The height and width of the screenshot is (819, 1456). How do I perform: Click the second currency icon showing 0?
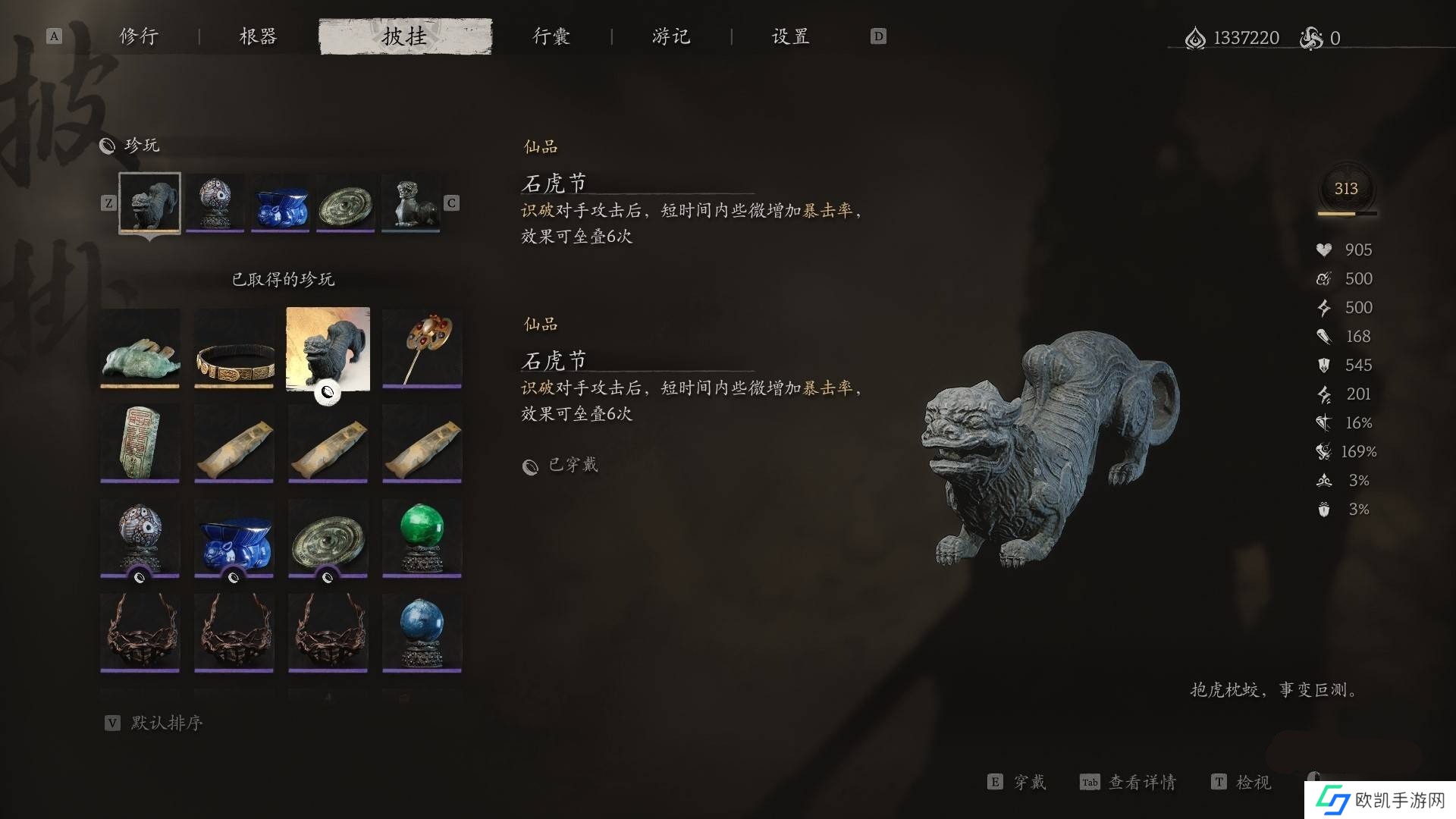point(1311,37)
